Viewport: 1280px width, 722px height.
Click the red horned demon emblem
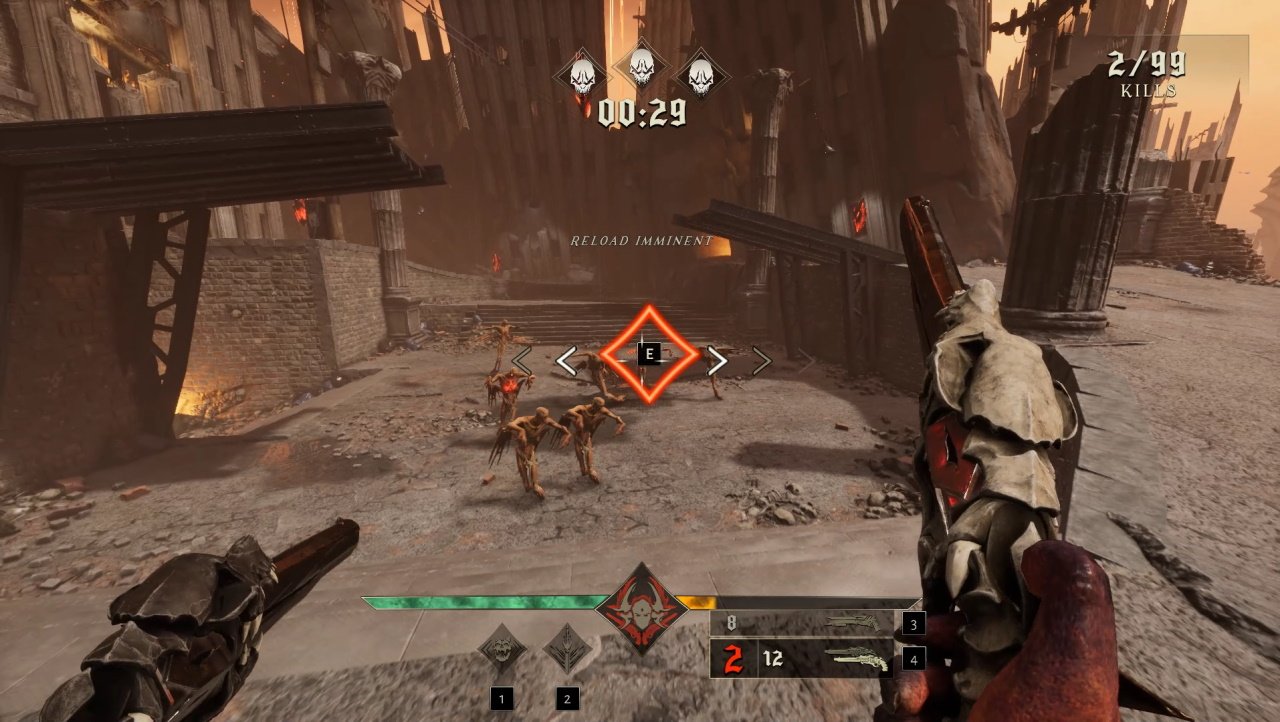[x=636, y=608]
